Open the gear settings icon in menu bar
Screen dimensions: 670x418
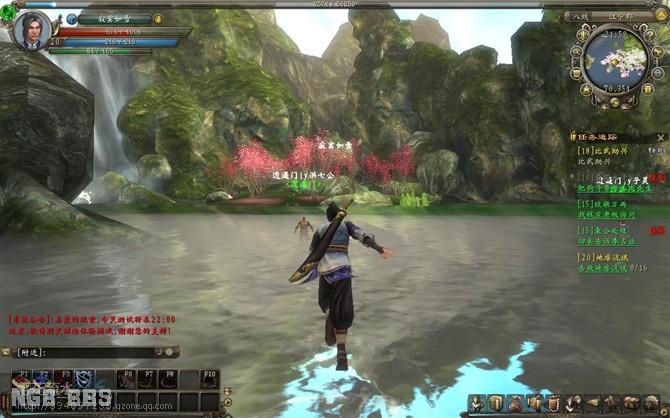point(650,403)
